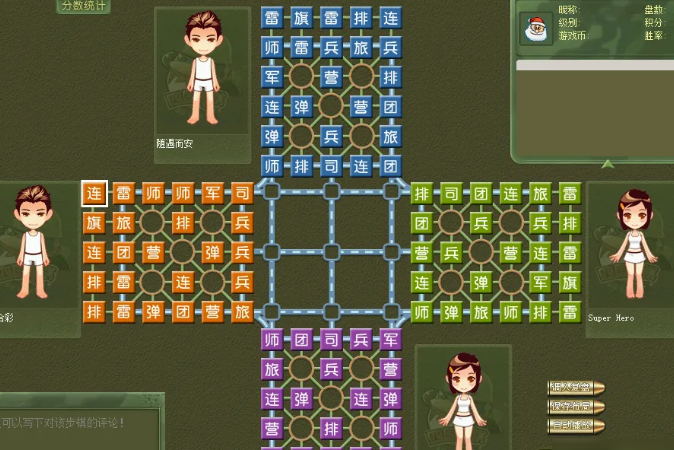Select the highlighted orange 连 piece
The image size is (674, 450).
94,193
